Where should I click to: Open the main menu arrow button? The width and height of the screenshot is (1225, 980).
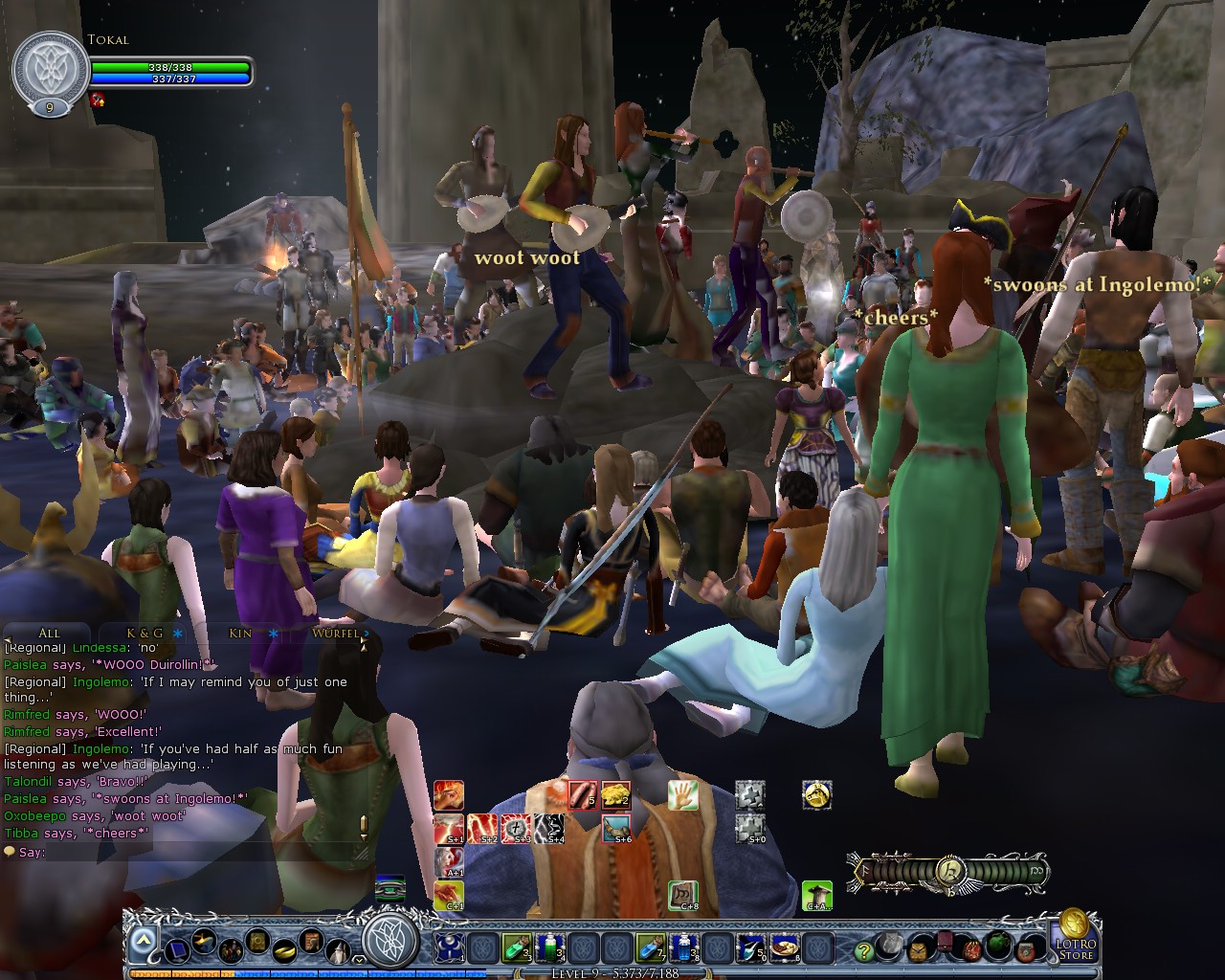pos(143,943)
